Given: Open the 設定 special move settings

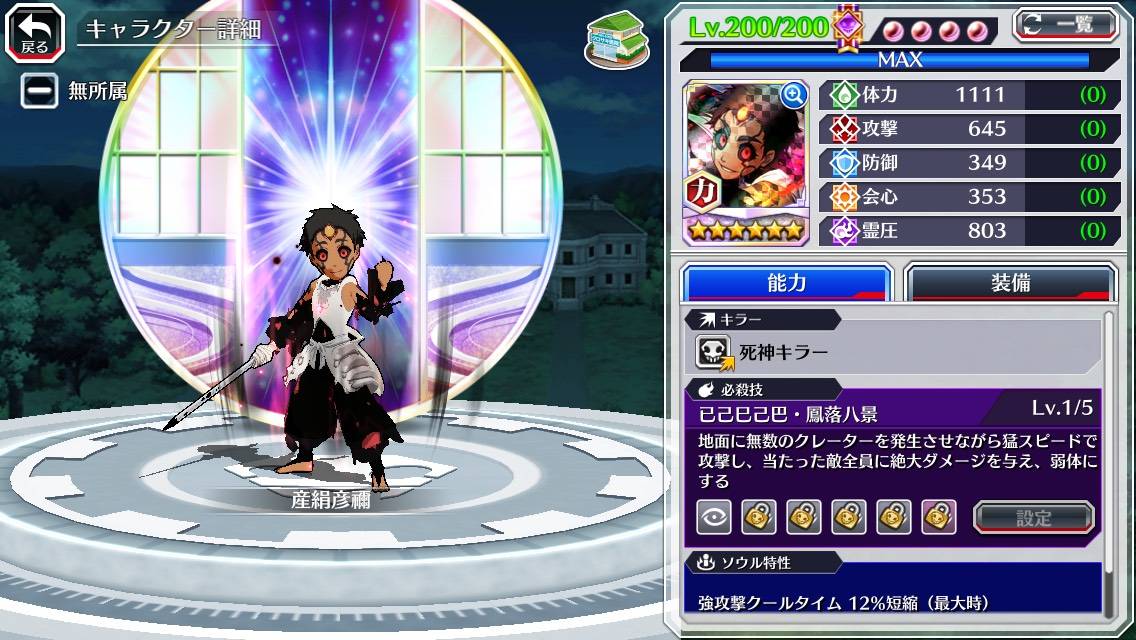Looking at the screenshot, I should pyautogui.click(x=1034, y=518).
